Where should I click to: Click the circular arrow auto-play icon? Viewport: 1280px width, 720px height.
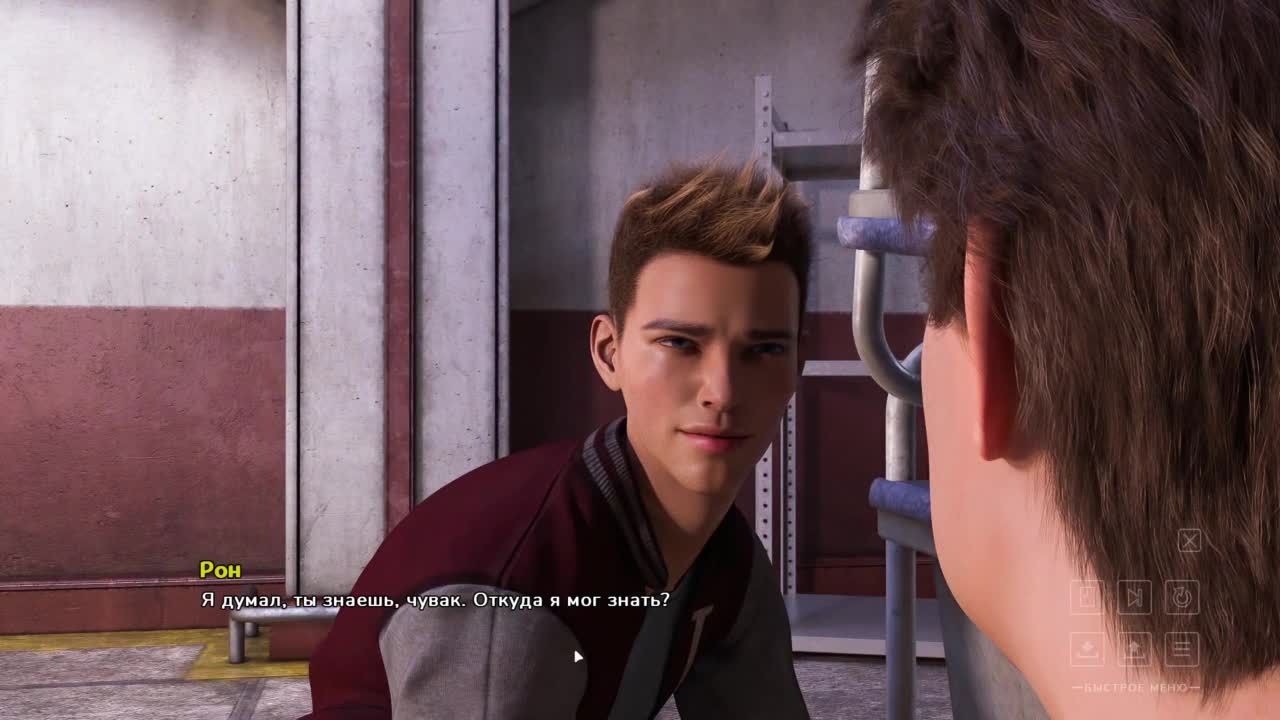point(1182,597)
